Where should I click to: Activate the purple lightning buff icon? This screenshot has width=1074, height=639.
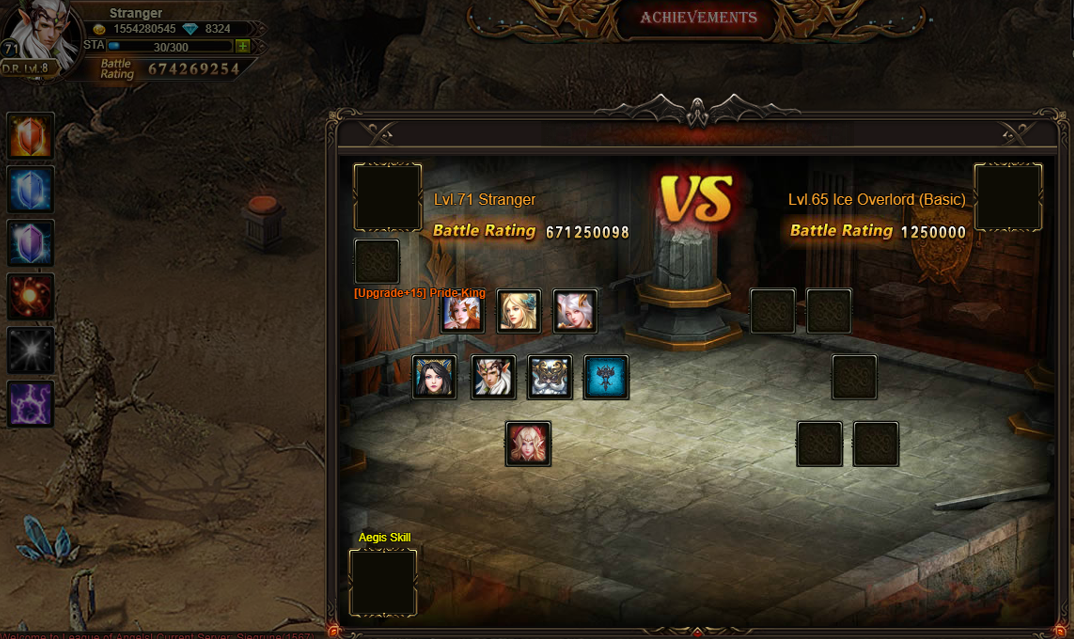point(30,405)
